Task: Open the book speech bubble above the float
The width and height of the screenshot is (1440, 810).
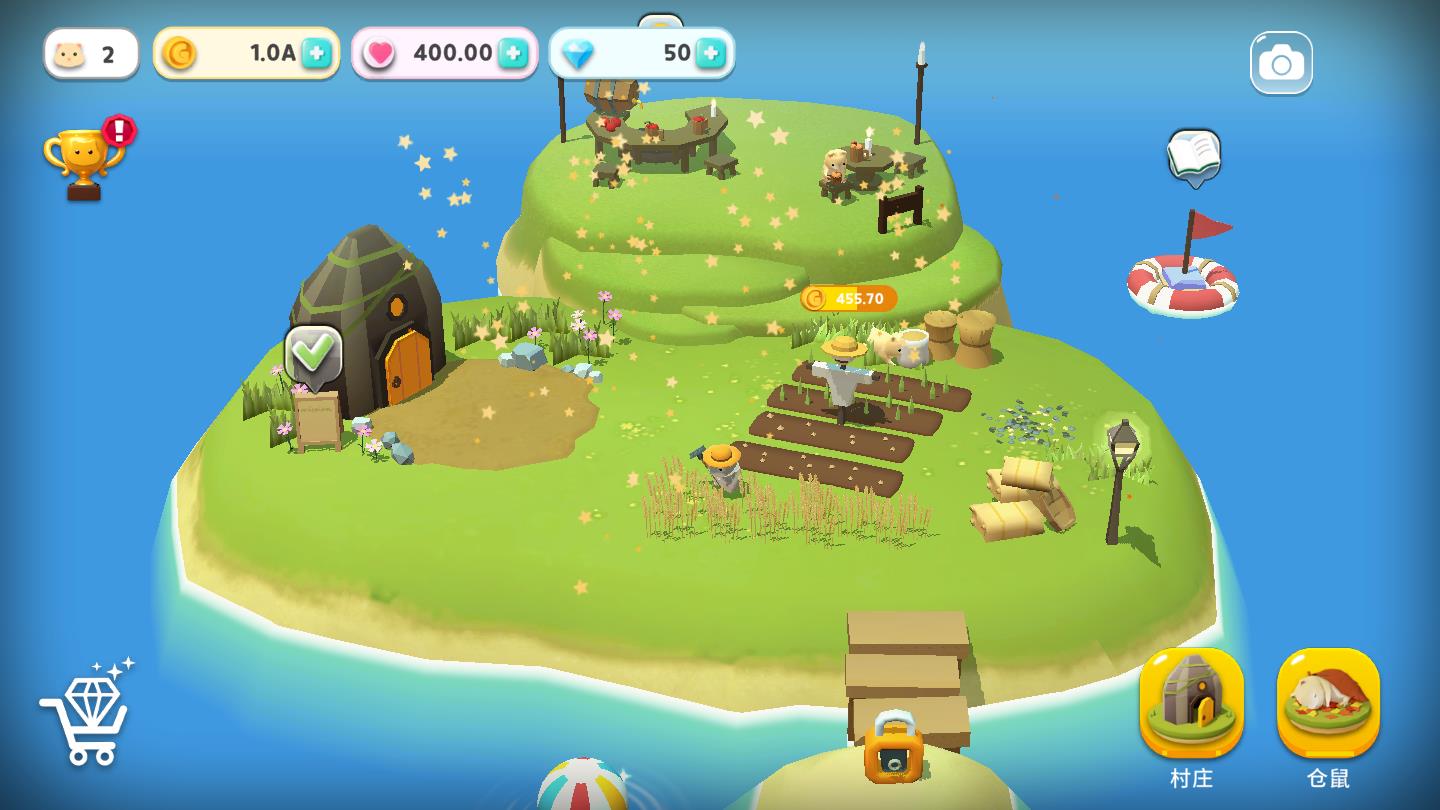Action: click(x=1194, y=156)
